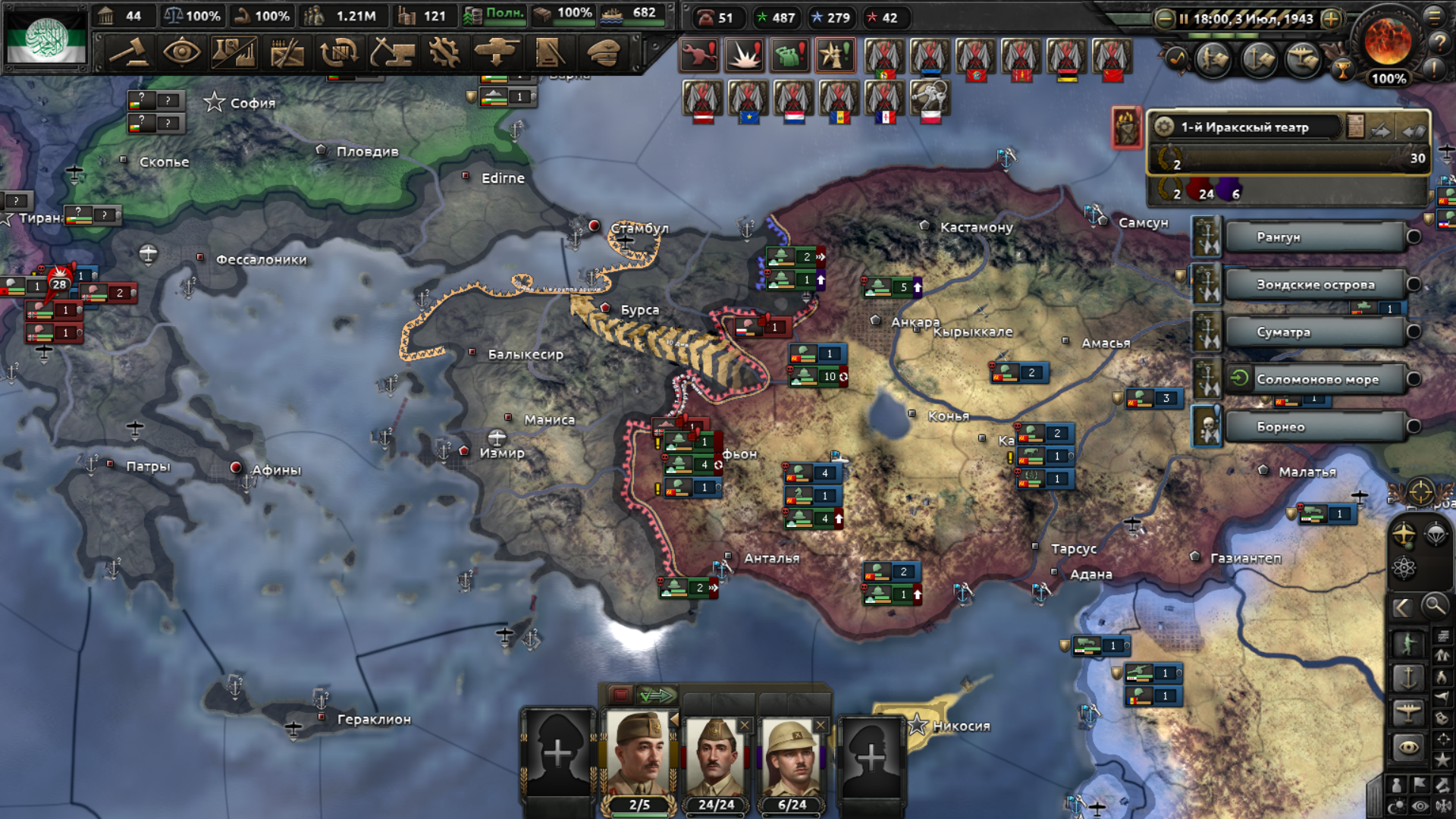Open the officer corps cap icon
The width and height of the screenshot is (1456, 819).
[603, 53]
